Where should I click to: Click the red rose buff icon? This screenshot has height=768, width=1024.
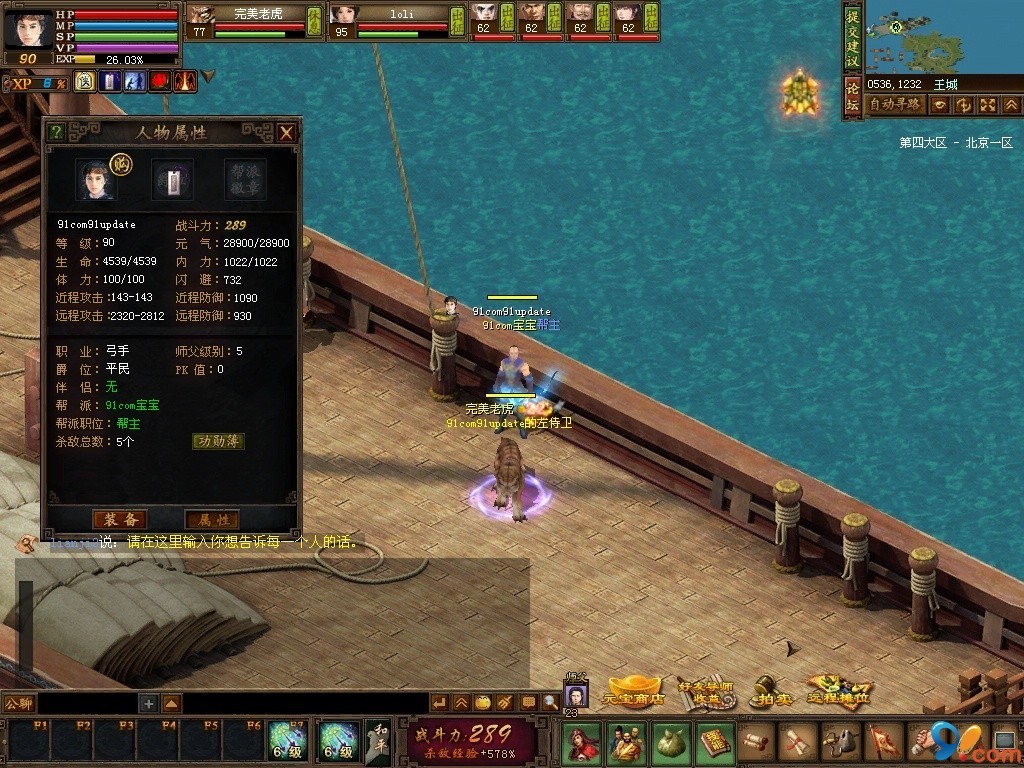[x=160, y=81]
